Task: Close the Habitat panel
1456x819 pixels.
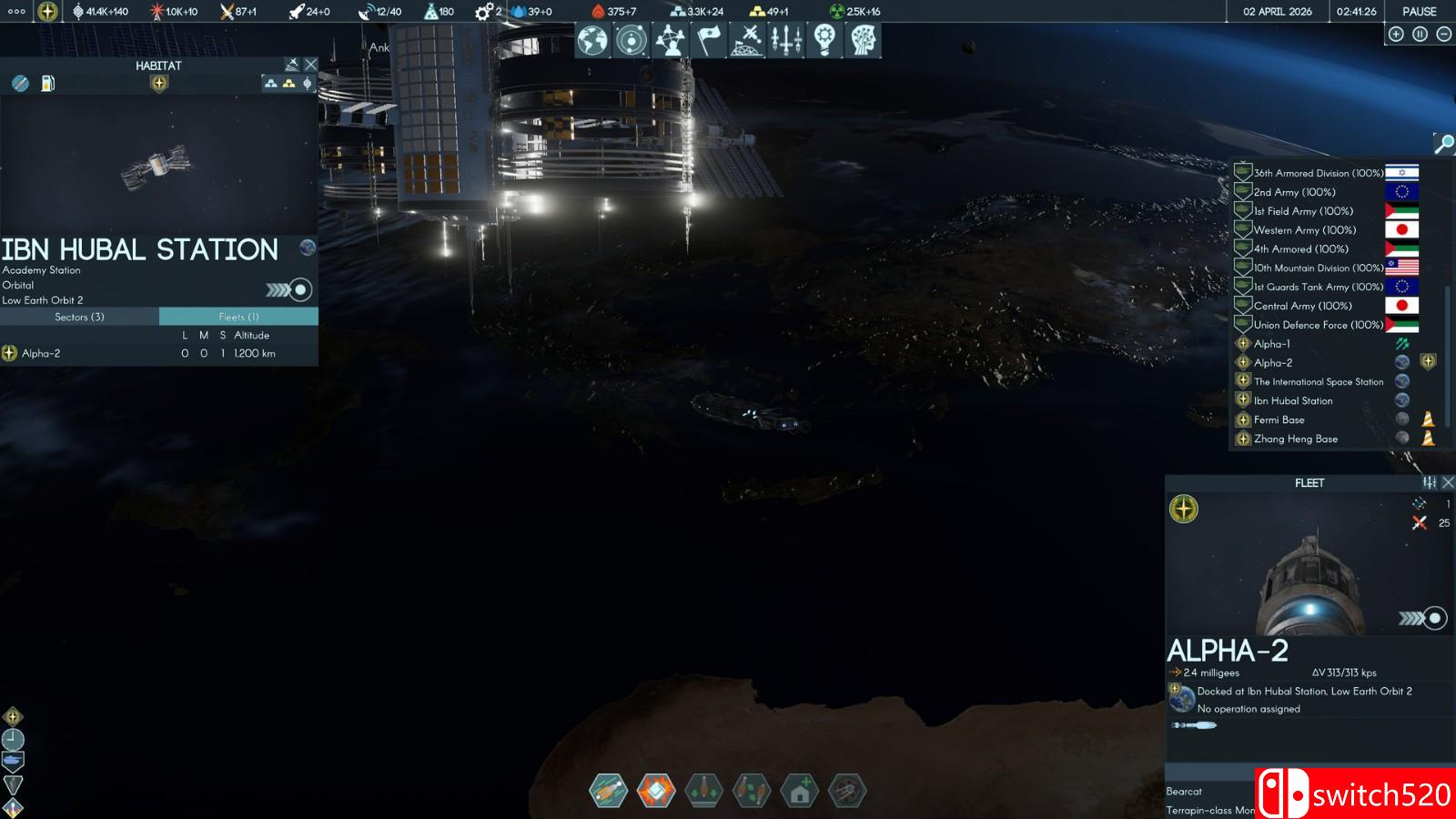Action: [x=311, y=65]
